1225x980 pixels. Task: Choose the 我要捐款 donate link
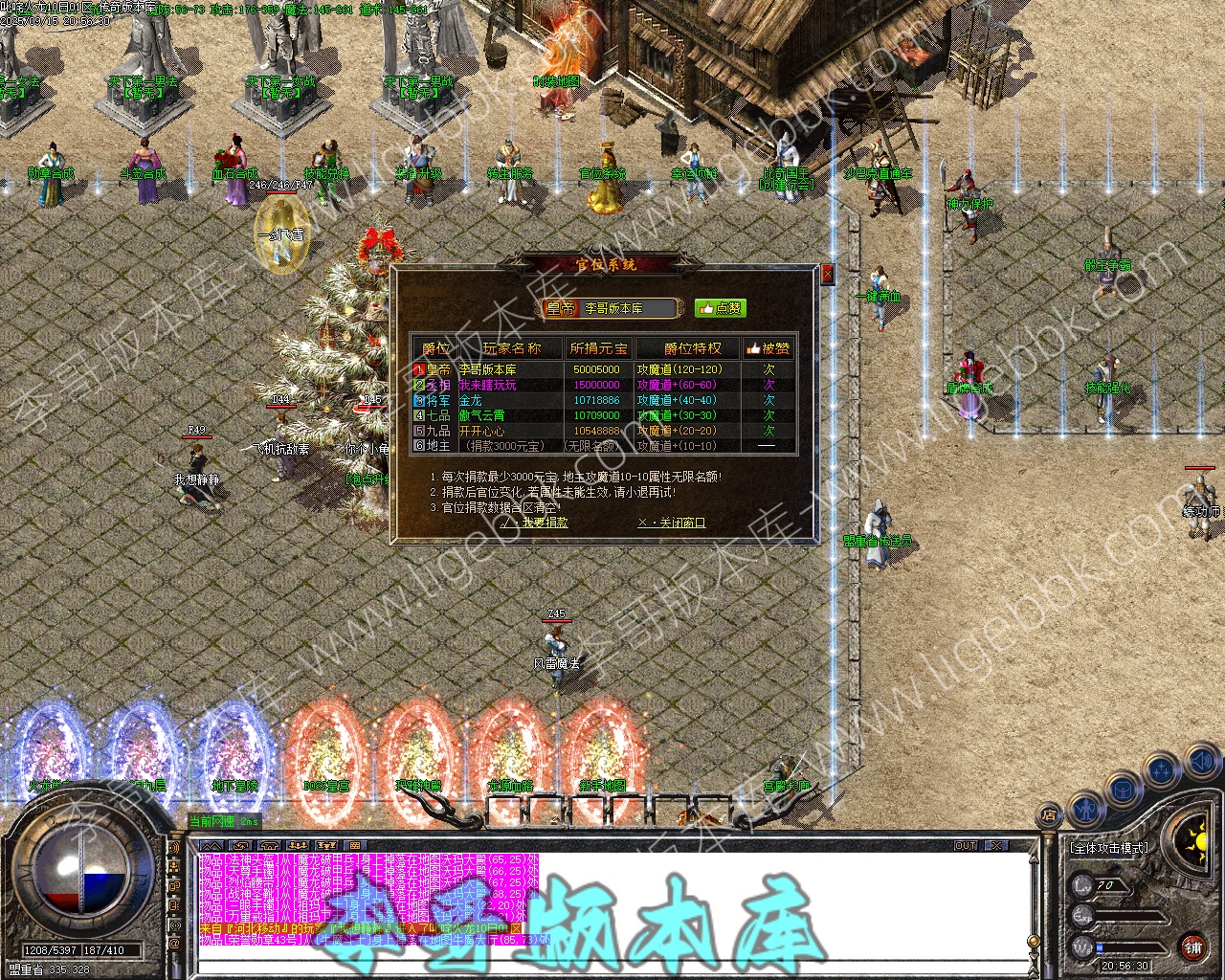(x=534, y=523)
